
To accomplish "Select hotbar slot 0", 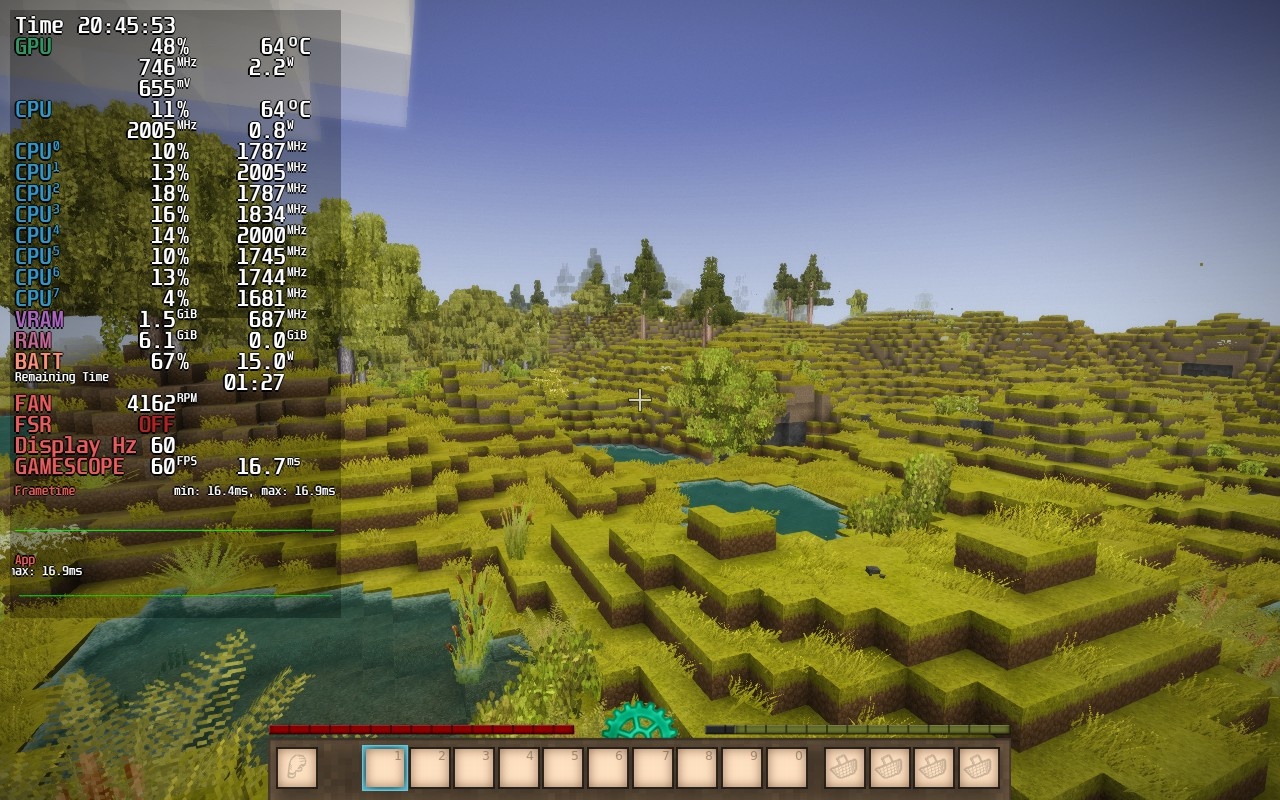I will tap(786, 768).
